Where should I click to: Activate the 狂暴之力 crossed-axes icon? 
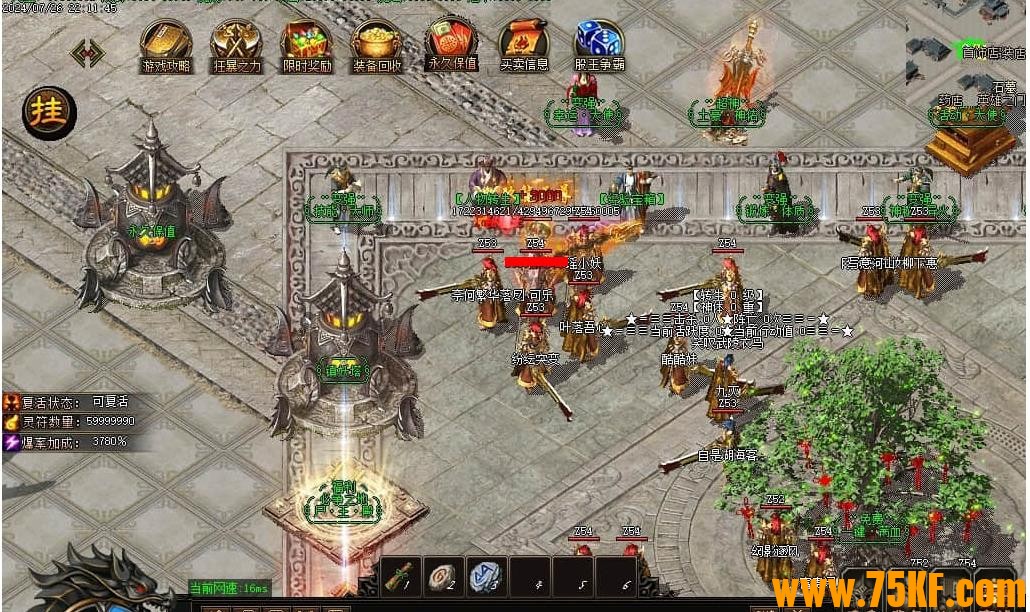(236, 44)
